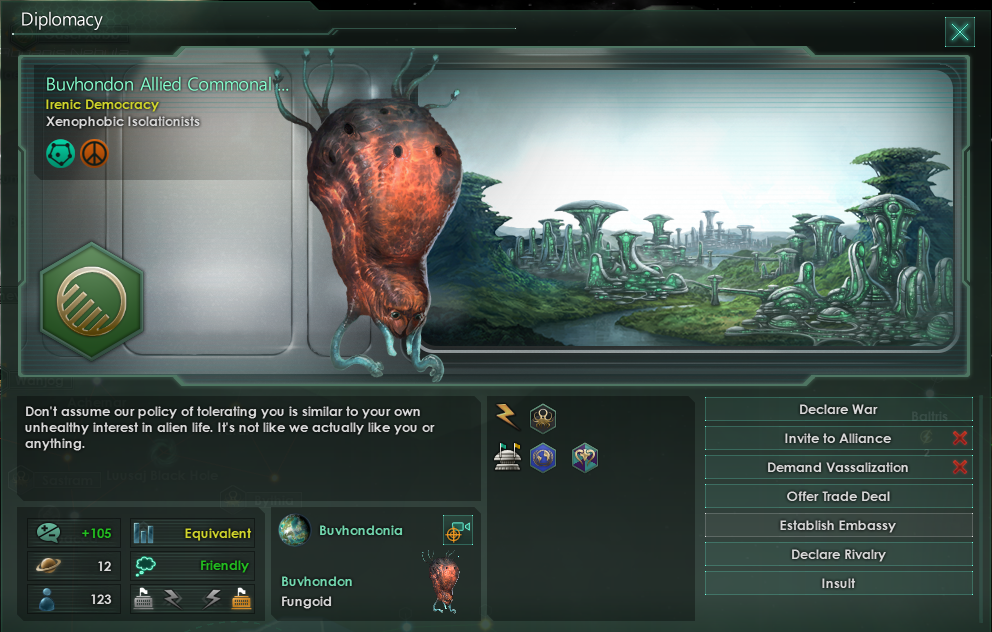
Task: Click the Friendly attitude indicator
Action: [223, 565]
